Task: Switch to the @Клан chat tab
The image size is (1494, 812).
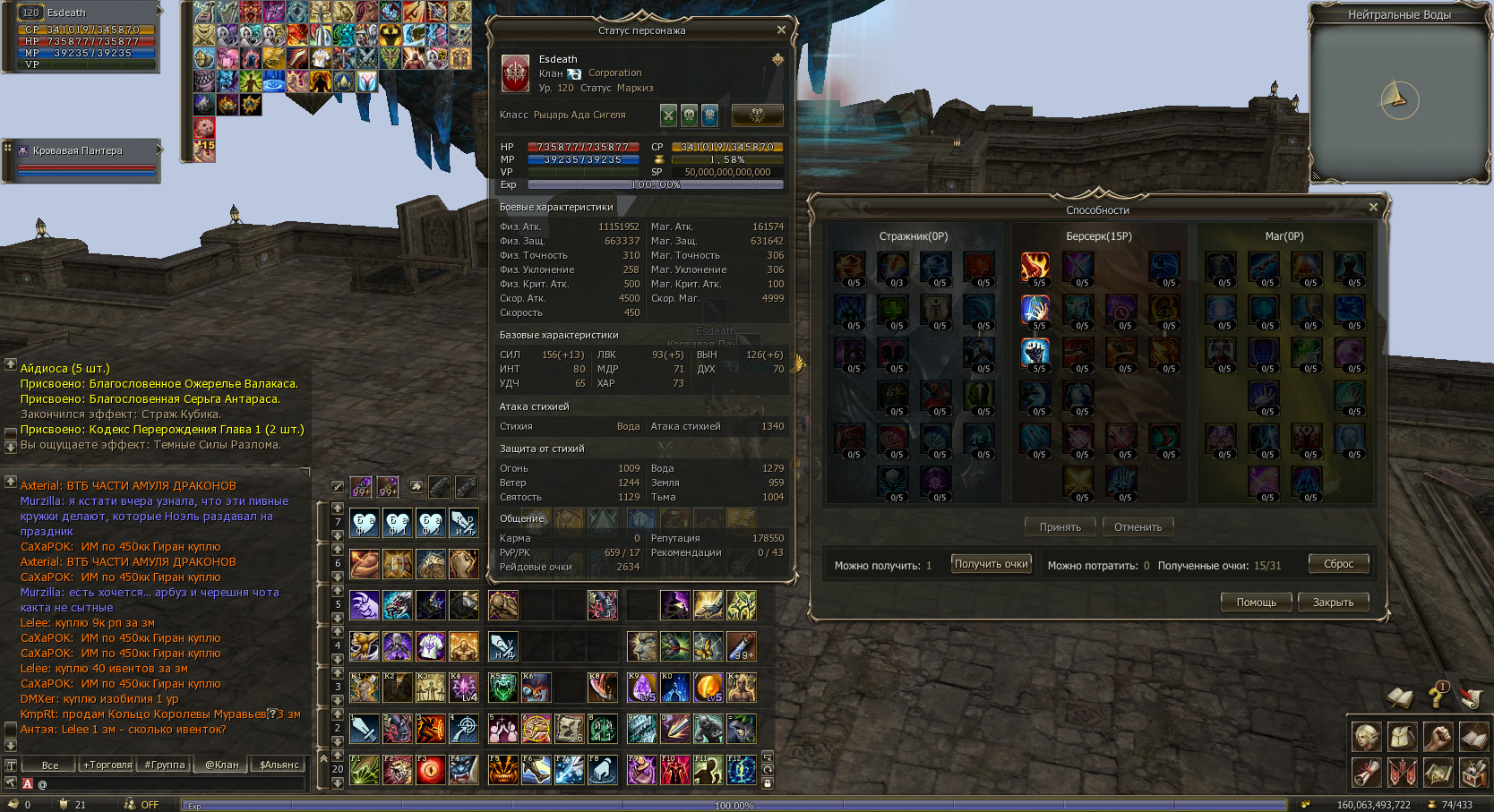Action: pyautogui.click(x=222, y=765)
